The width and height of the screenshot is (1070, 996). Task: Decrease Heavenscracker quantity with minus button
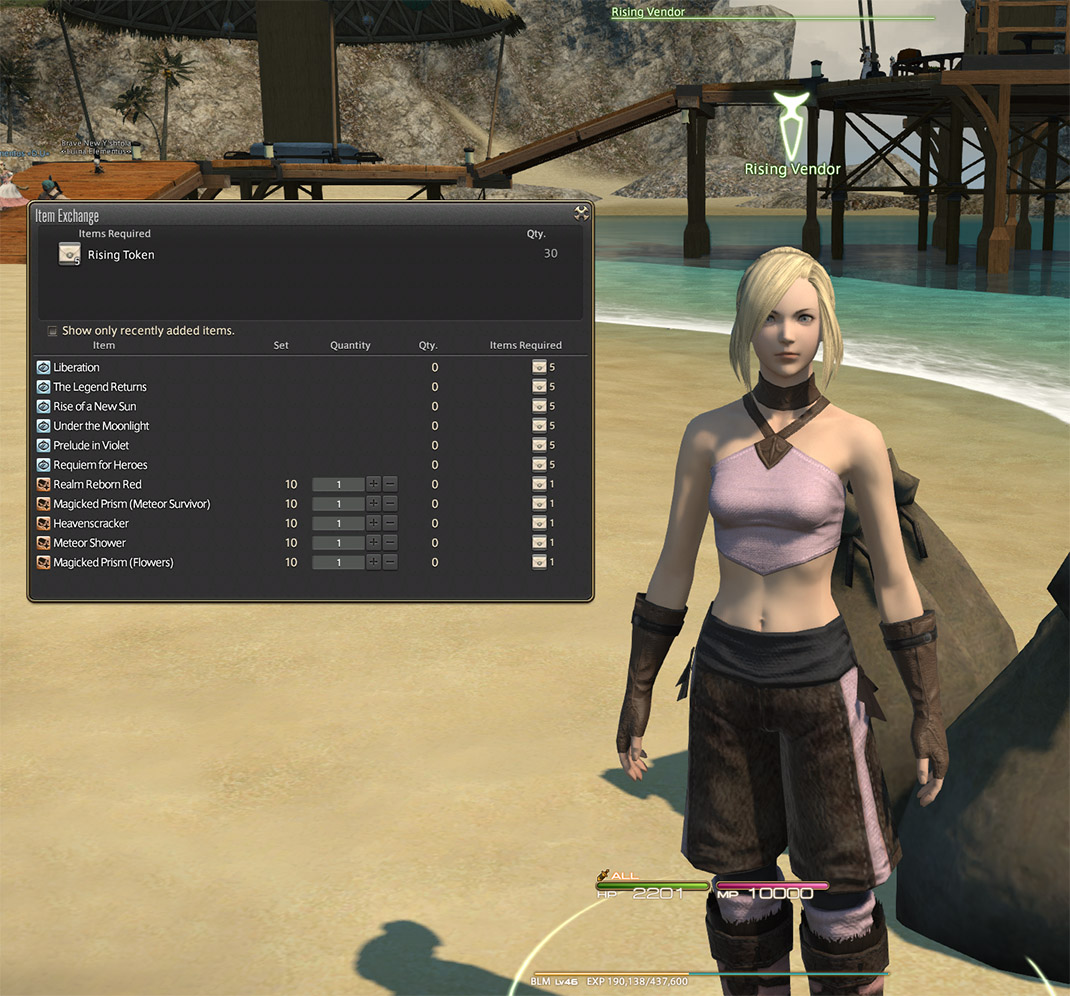click(390, 524)
